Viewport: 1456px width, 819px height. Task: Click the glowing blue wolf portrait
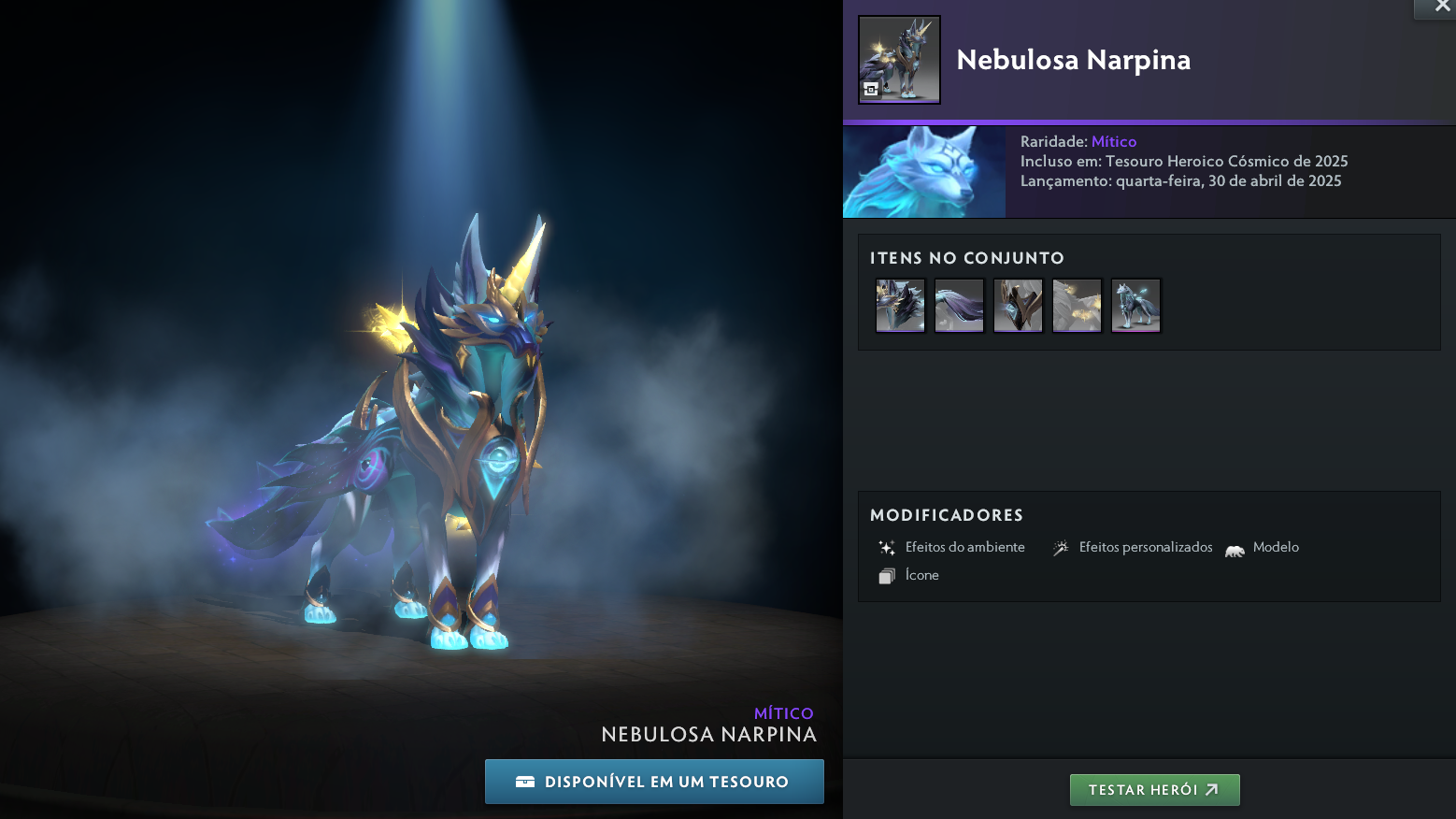pos(924,172)
